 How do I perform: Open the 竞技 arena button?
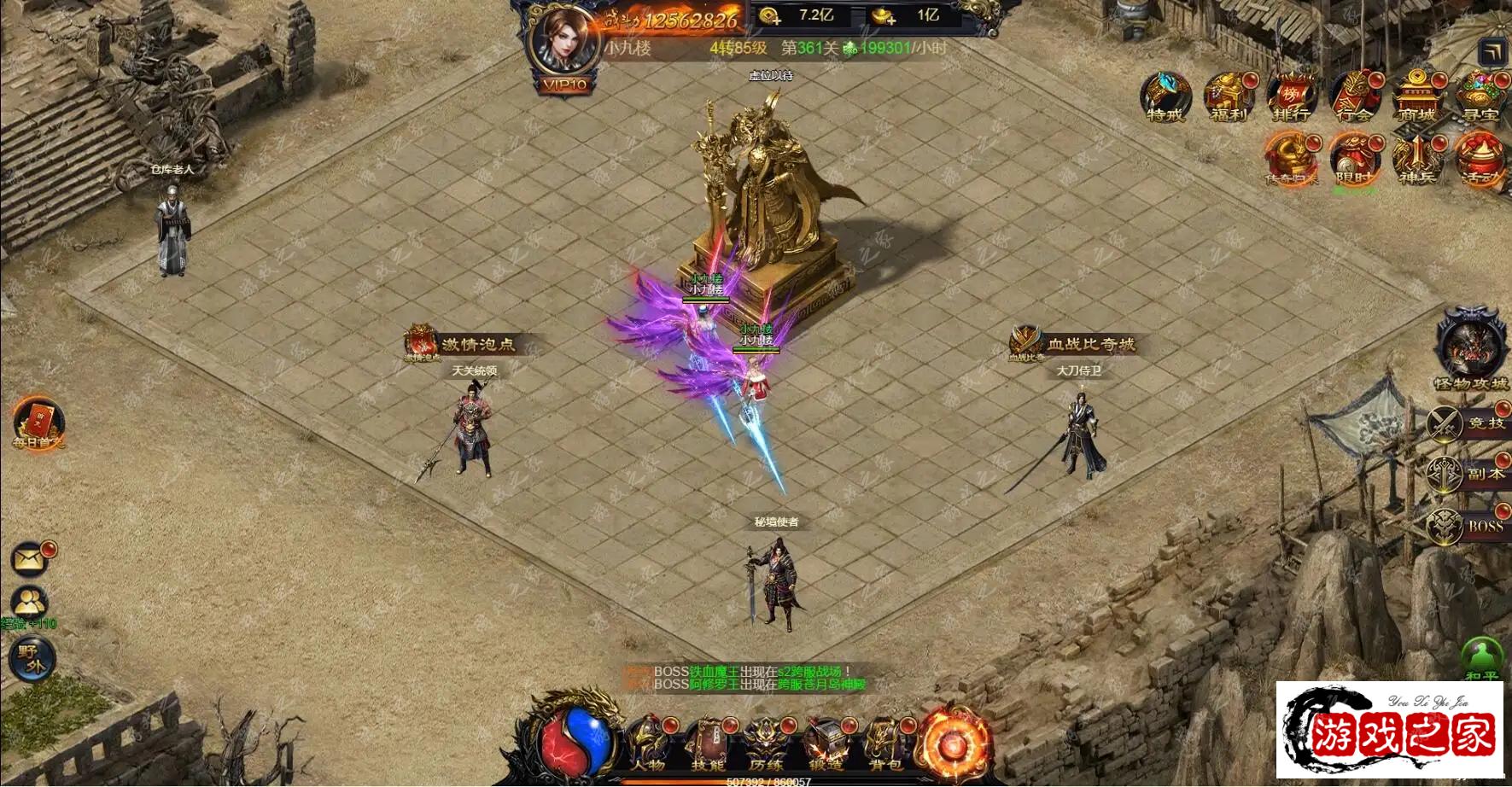1468,423
